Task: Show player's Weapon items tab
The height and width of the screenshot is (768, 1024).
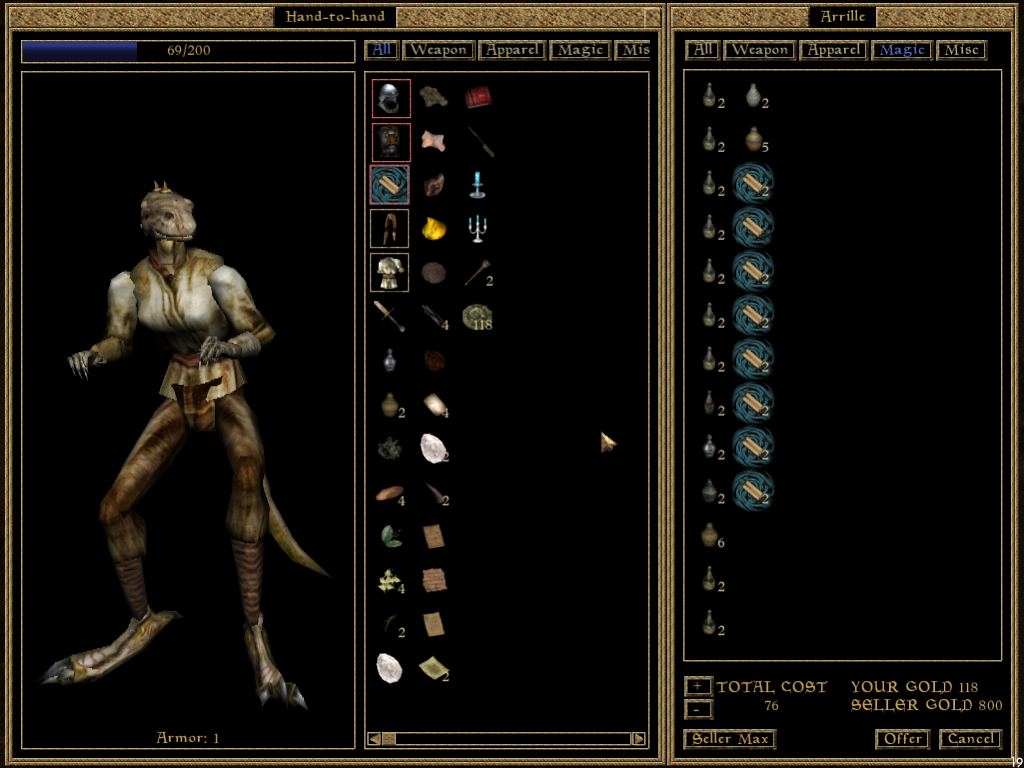Action: (437, 49)
